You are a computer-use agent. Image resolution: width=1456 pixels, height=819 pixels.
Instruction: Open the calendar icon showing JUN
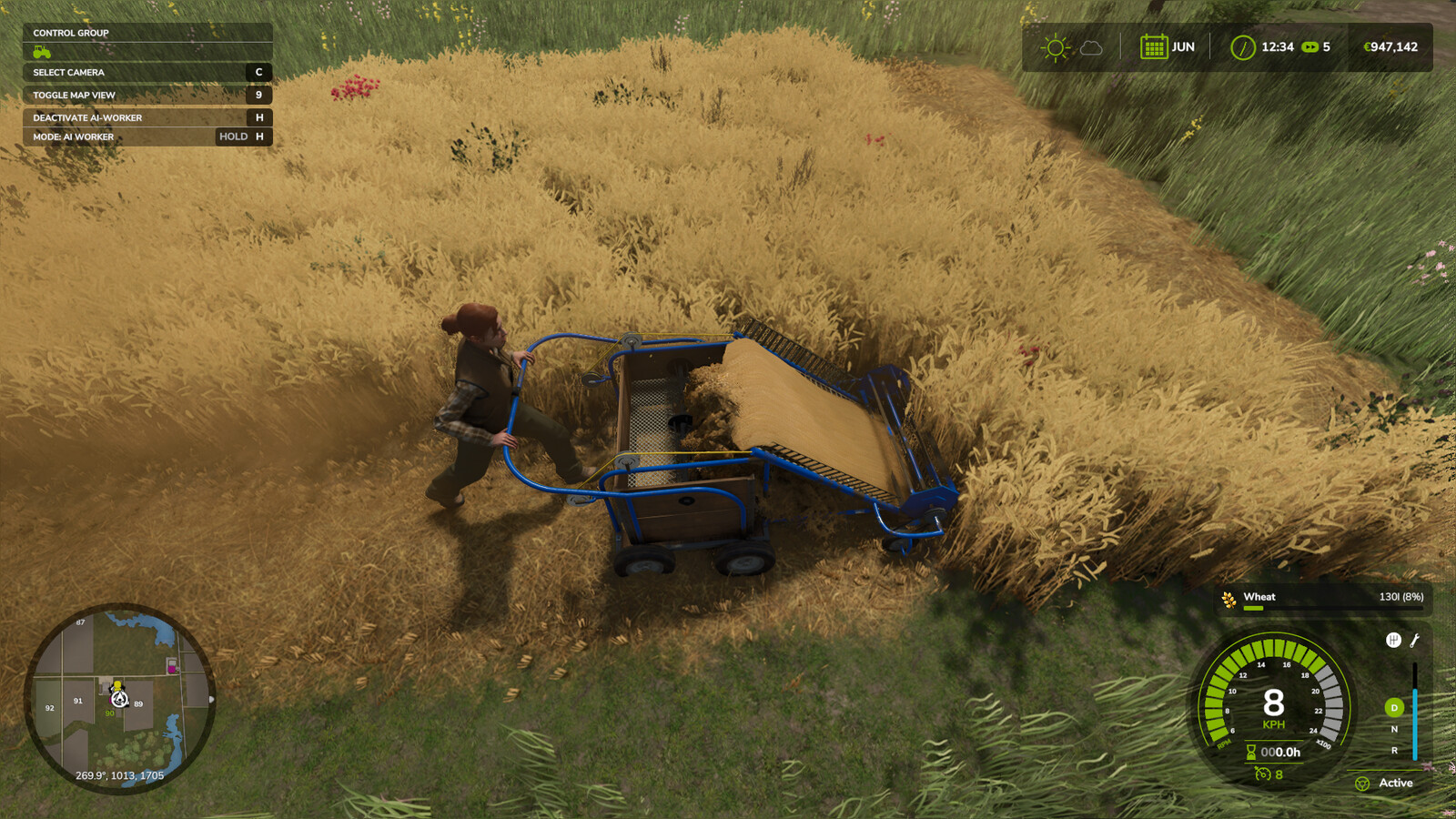[x=1154, y=47]
